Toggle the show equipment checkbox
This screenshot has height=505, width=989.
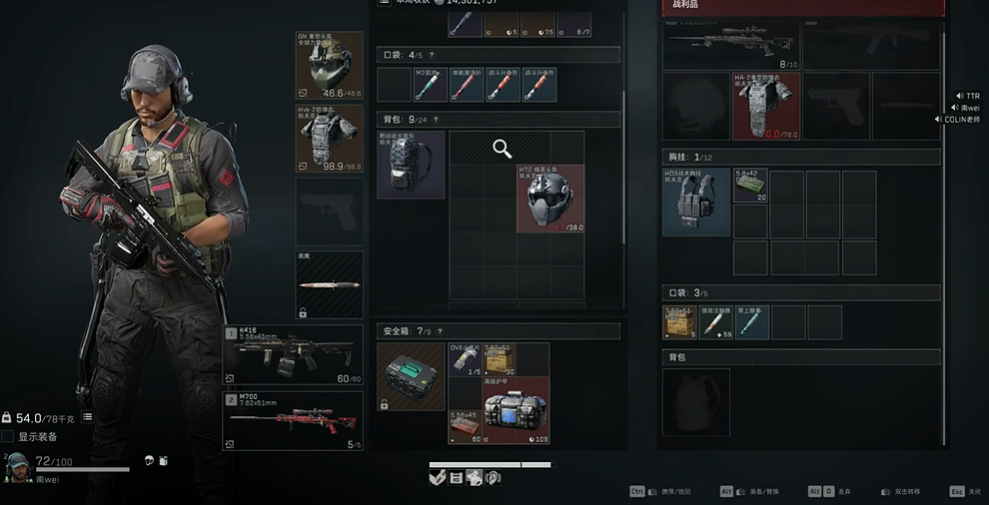8,437
